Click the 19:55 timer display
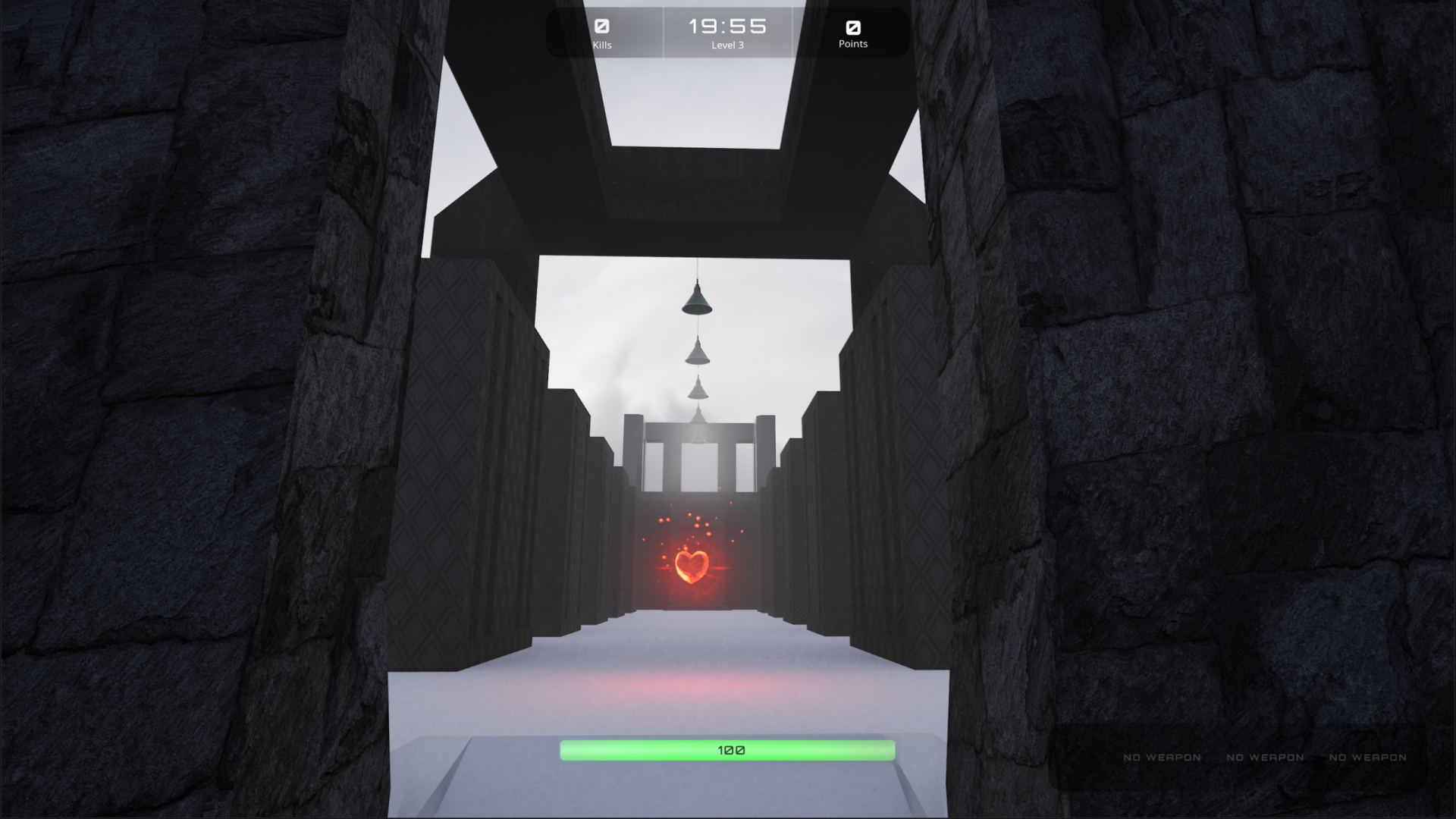The image size is (1456, 819). coord(727,25)
